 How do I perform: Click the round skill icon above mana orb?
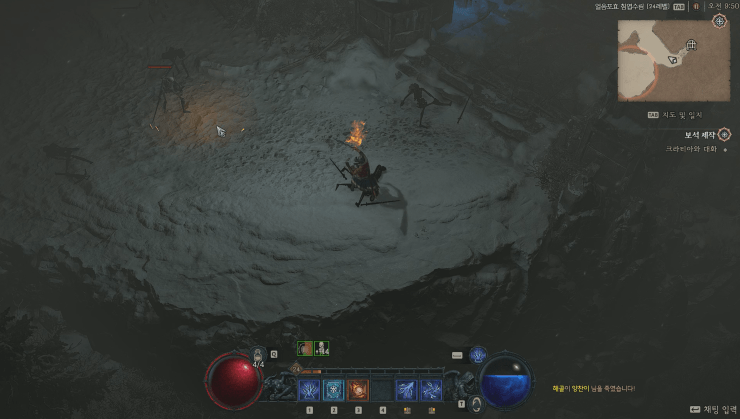(478, 354)
